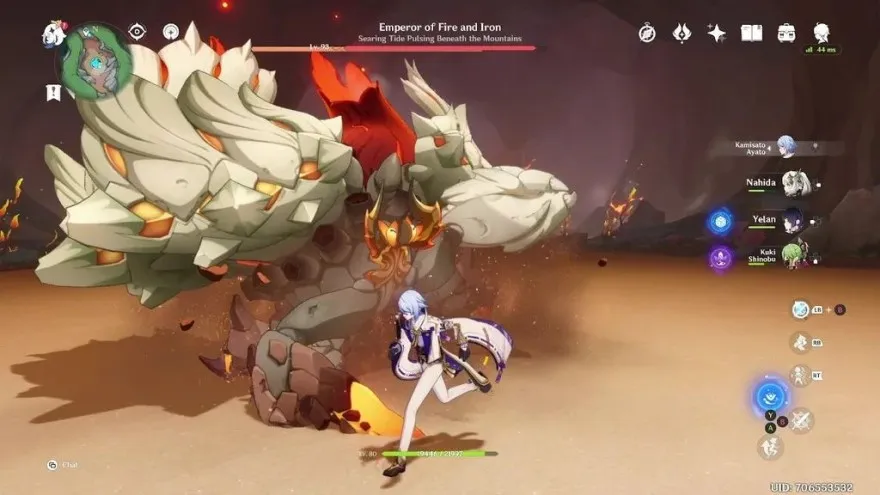Click the quest exclamation mark icon
This screenshot has height=495, width=880.
[53, 92]
